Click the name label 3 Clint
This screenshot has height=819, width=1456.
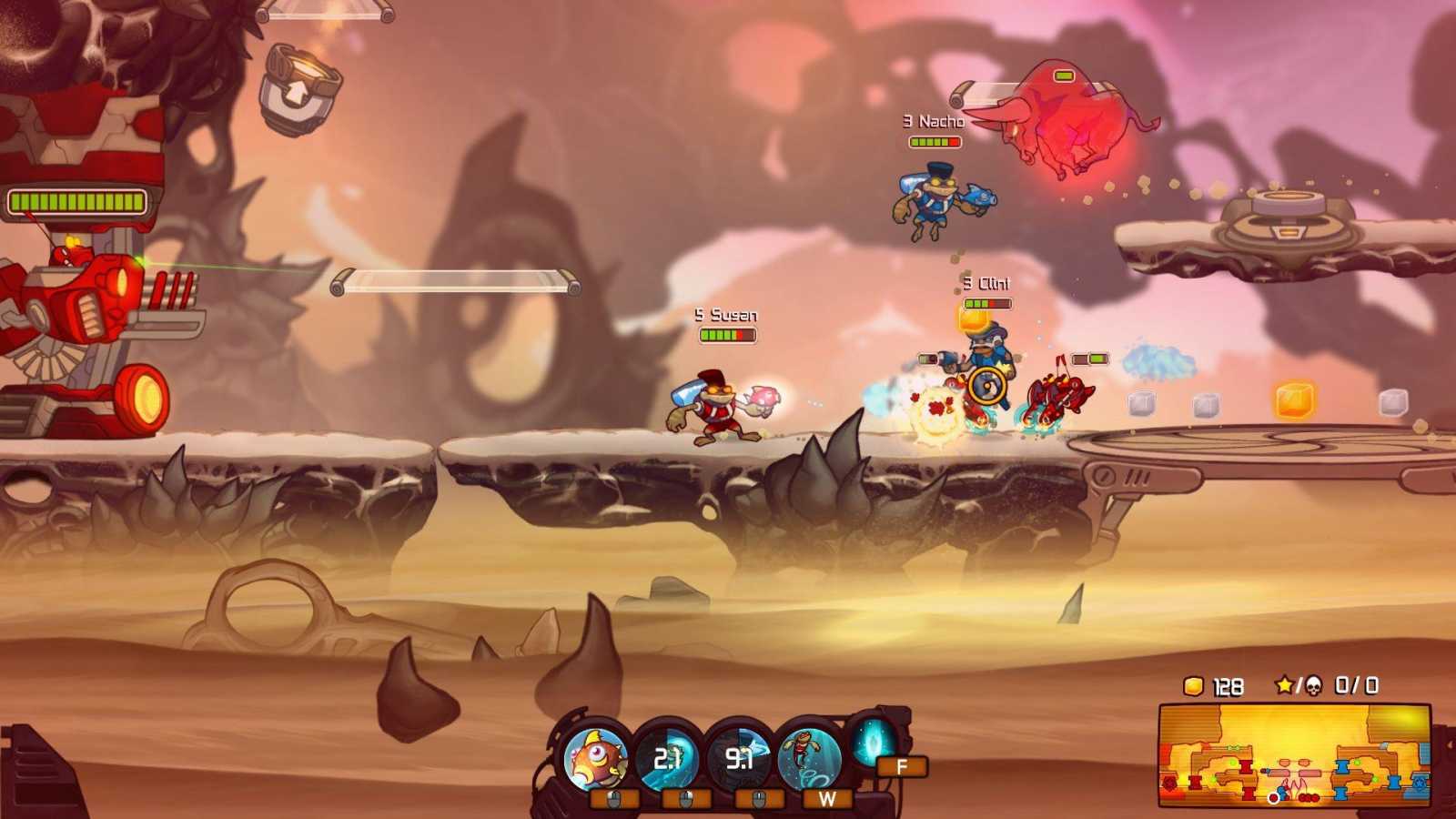(987, 283)
